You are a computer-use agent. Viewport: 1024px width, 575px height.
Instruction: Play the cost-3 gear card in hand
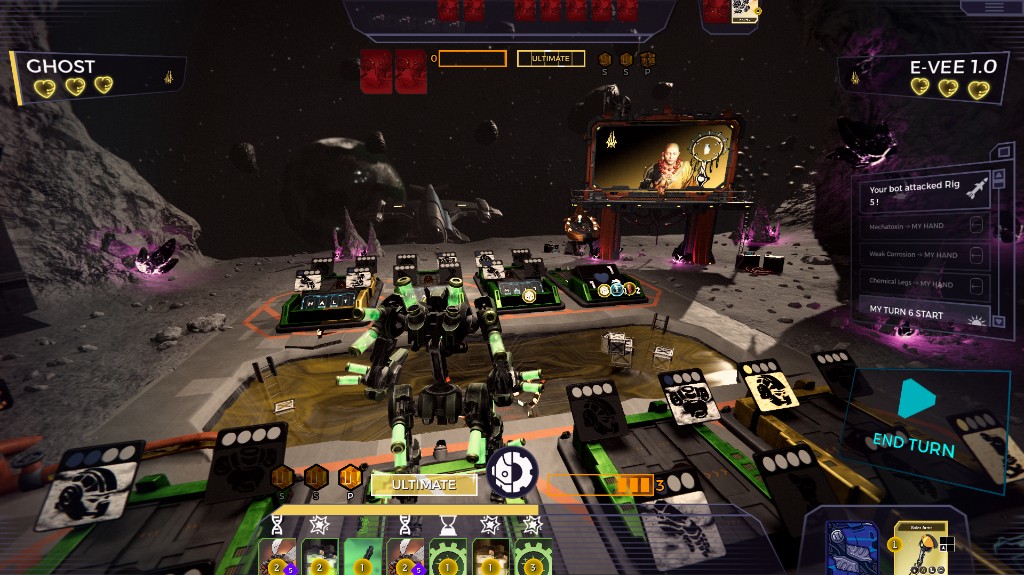point(533,557)
